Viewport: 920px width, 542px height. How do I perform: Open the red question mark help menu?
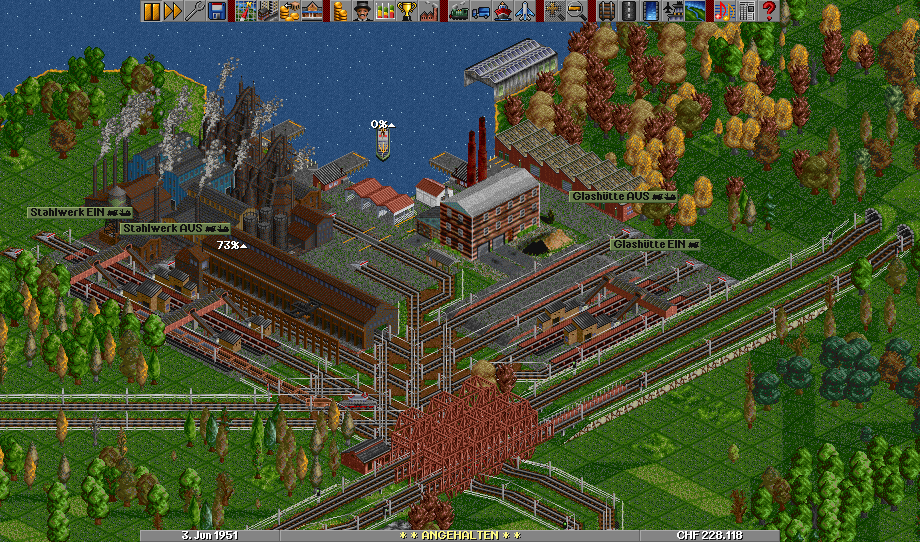[x=769, y=11]
